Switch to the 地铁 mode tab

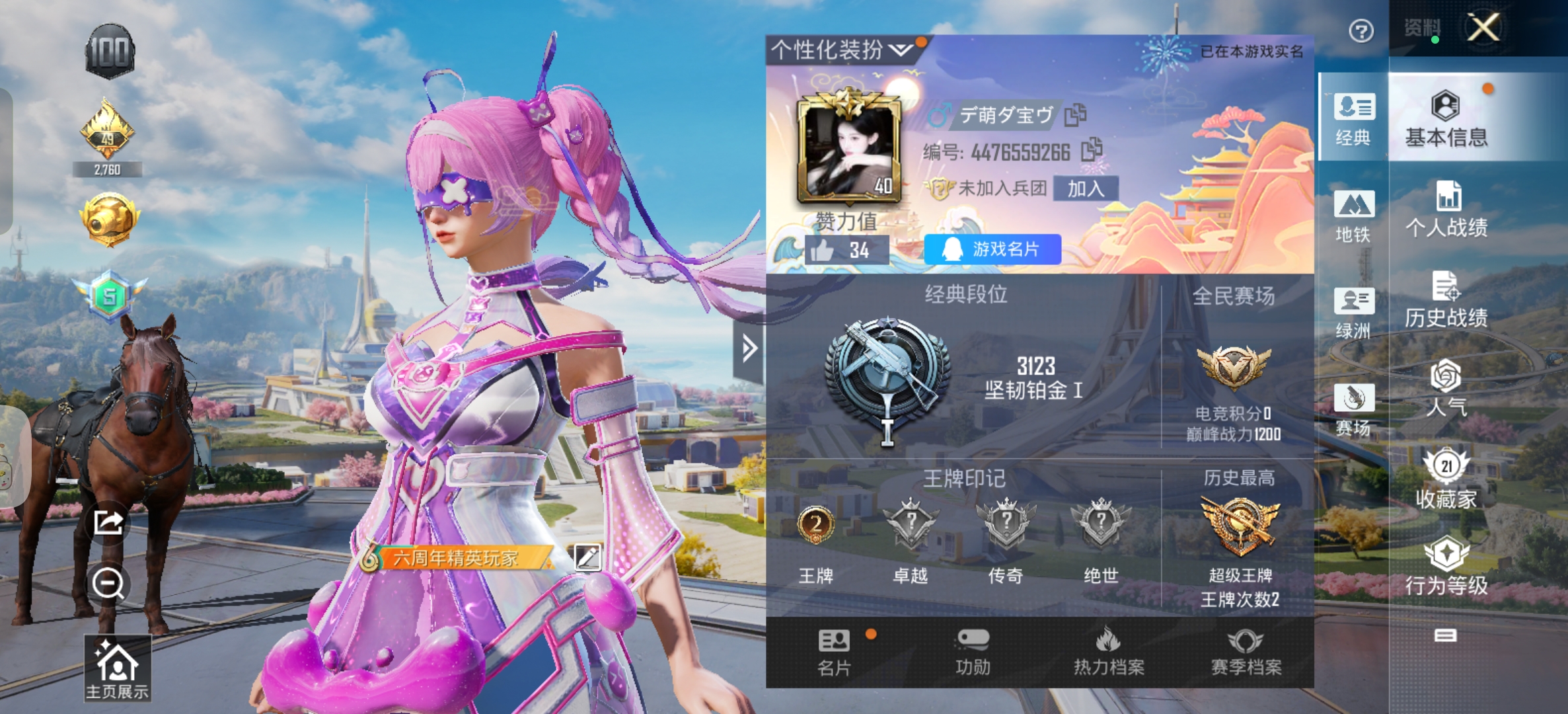[1353, 216]
